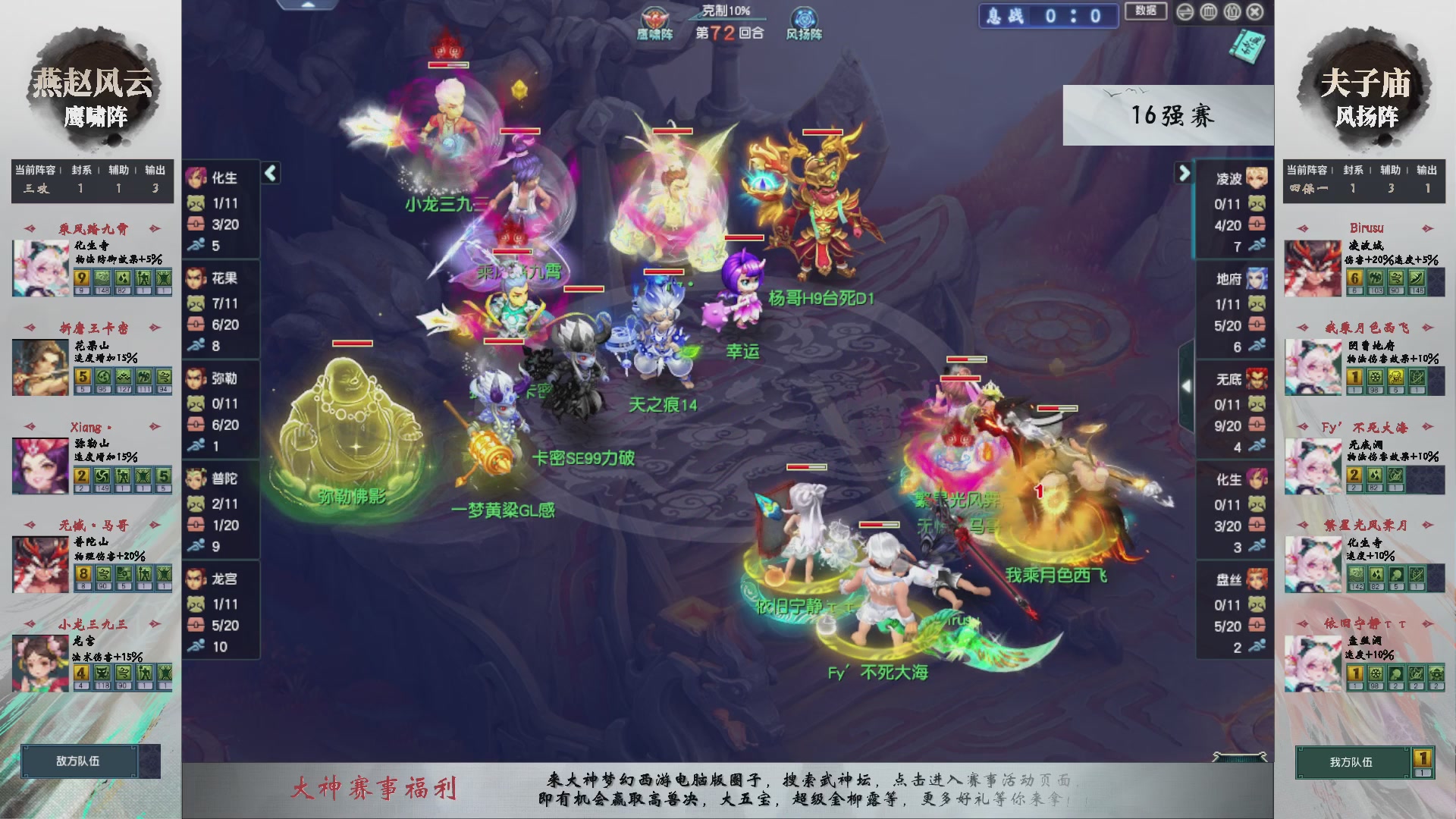Collapse the right roster panel with its arrow
The width and height of the screenshot is (1456, 819).
pyautogui.click(x=1184, y=173)
